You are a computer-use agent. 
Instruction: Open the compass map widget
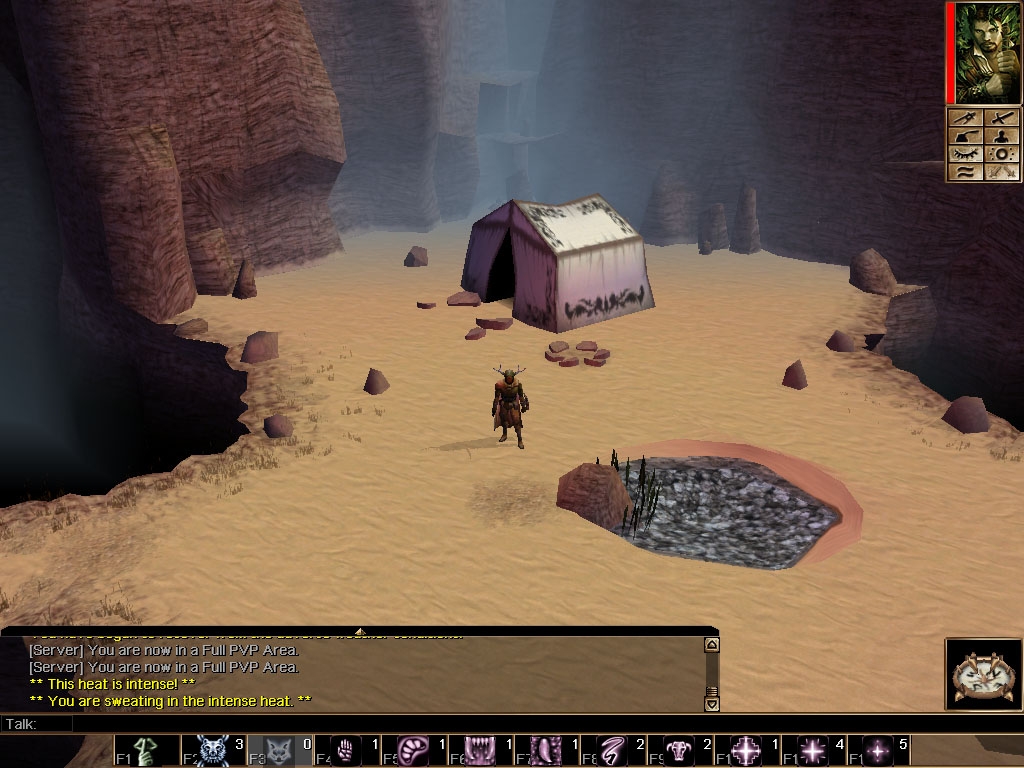(983, 674)
